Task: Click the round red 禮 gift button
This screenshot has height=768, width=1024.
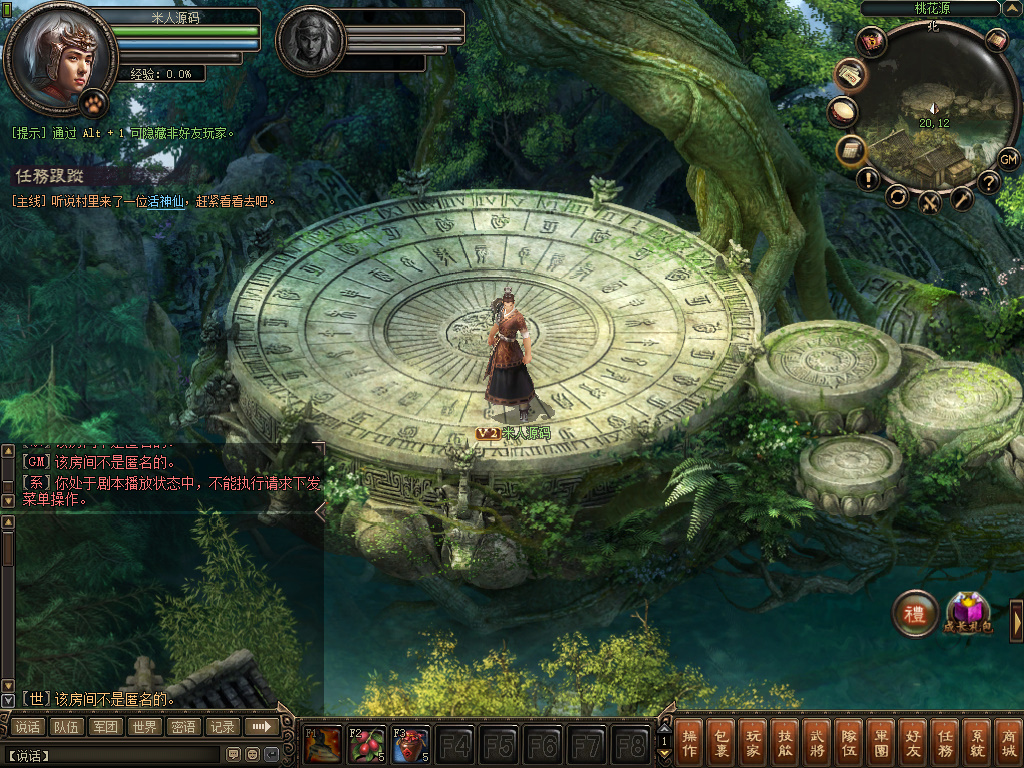Action: tap(915, 613)
